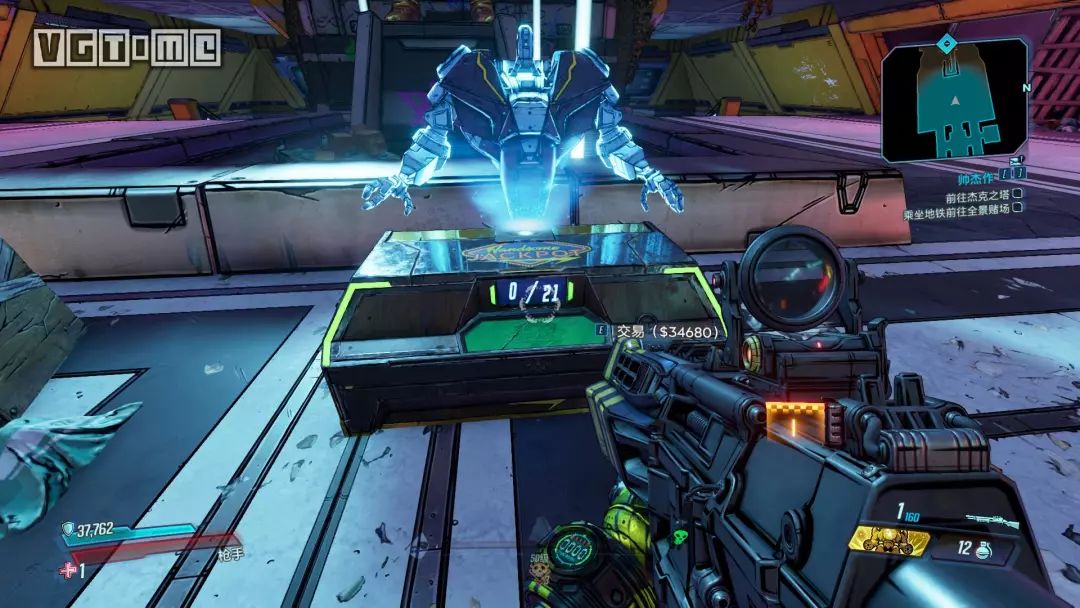Screen dimensions: 1080x608
Task: Click the 前往杰克之塔 objective checkbox
Action: (x=1017, y=193)
